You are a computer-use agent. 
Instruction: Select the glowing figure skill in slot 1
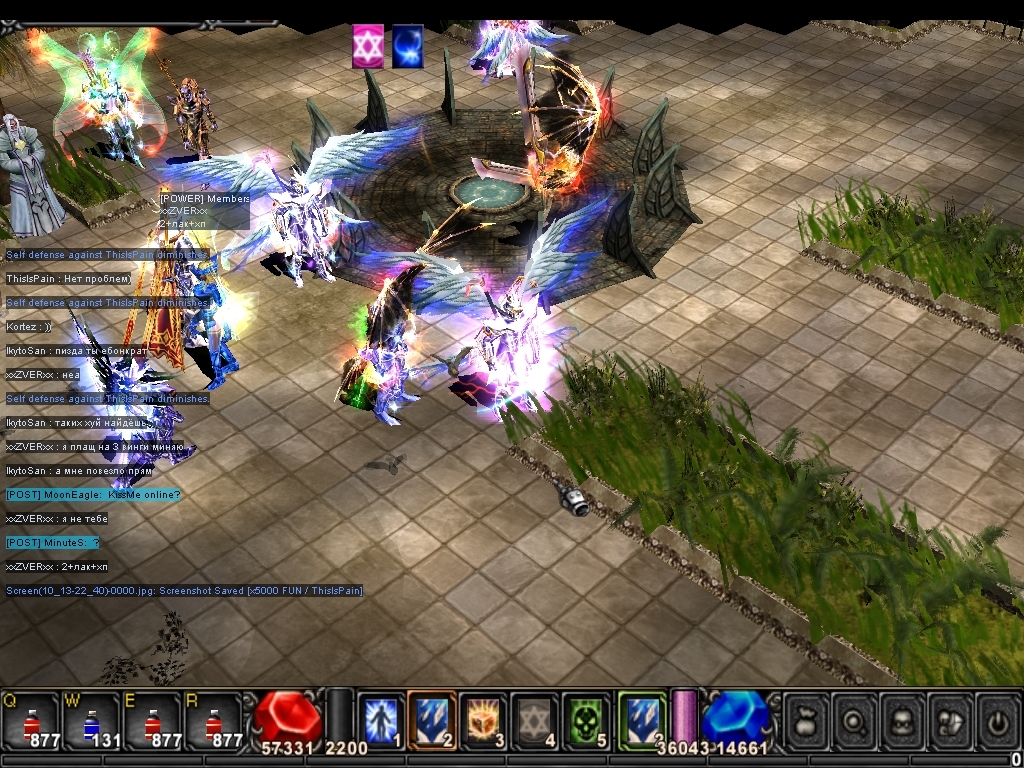pyautogui.click(x=381, y=719)
